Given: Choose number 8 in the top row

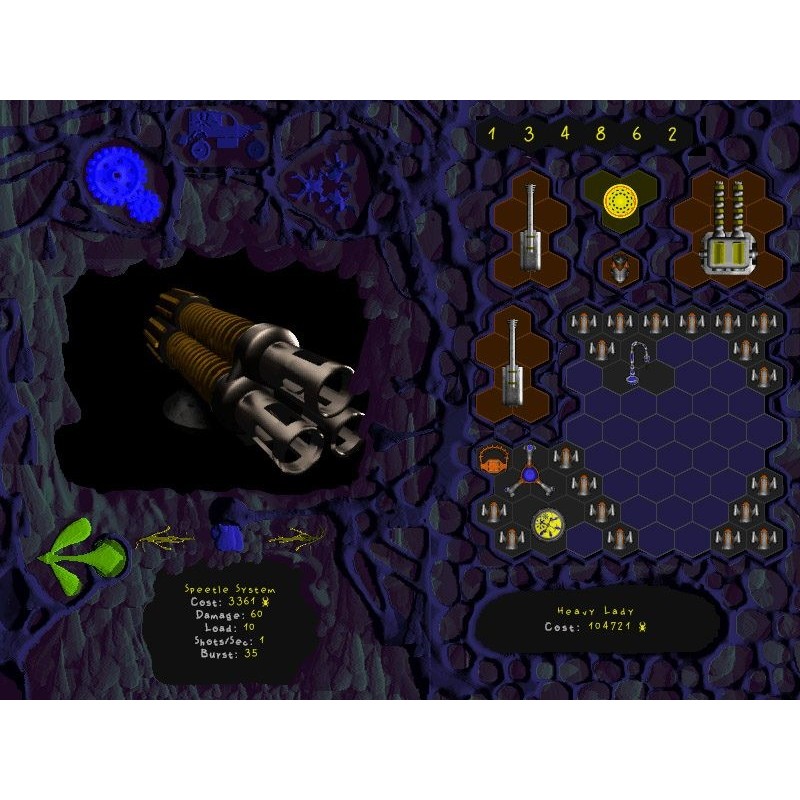Looking at the screenshot, I should 600,133.
